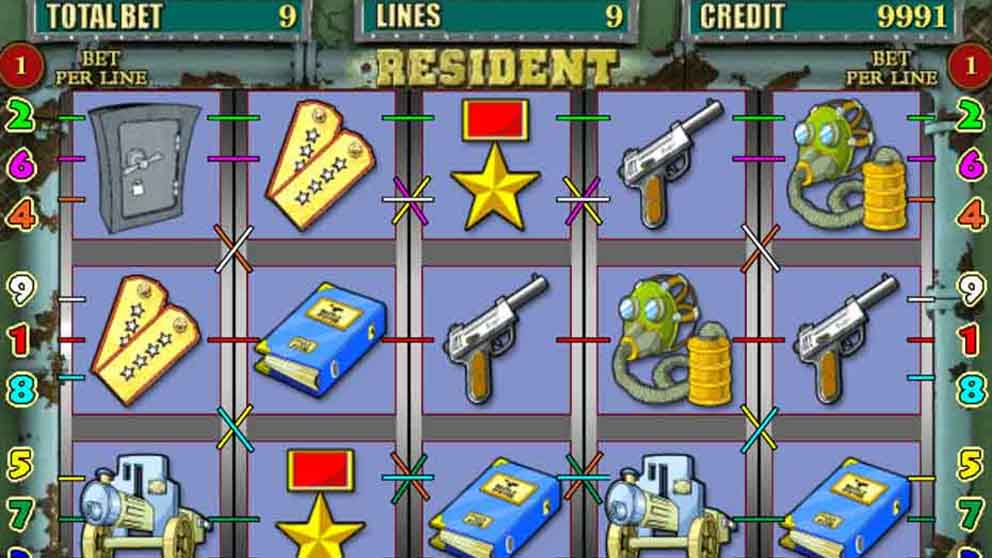Click the left red bet-per-line circle

point(21,68)
